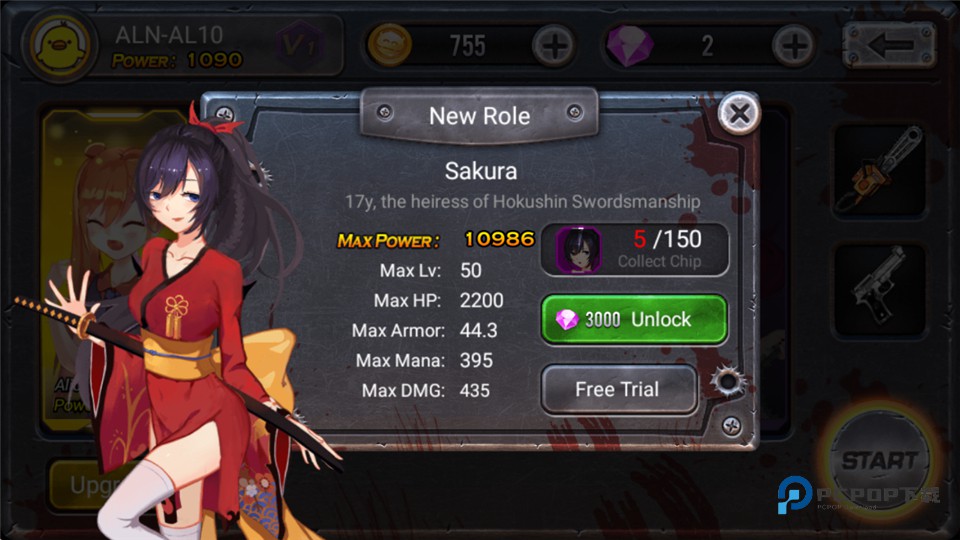This screenshot has height=540, width=960.
Task: Unlock Sakura for 3000 gems
Action: coord(634,319)
